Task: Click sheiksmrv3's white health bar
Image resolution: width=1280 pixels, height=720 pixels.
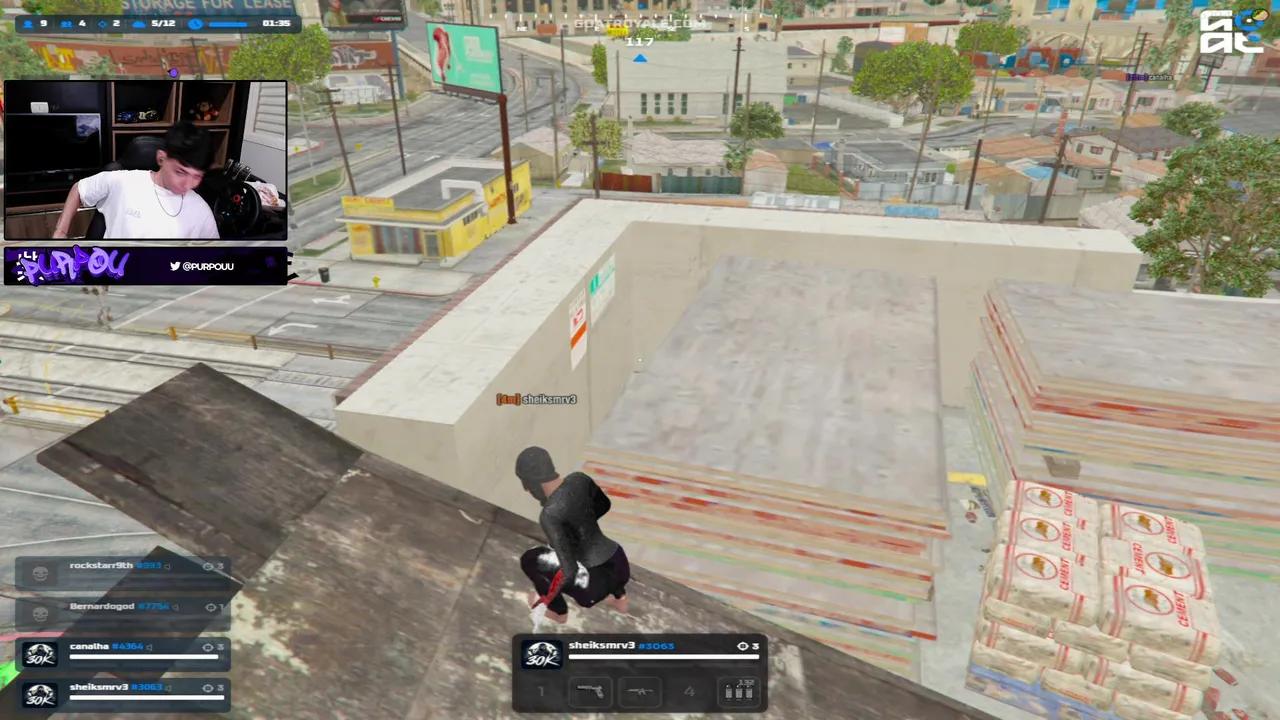Action: 665,657
